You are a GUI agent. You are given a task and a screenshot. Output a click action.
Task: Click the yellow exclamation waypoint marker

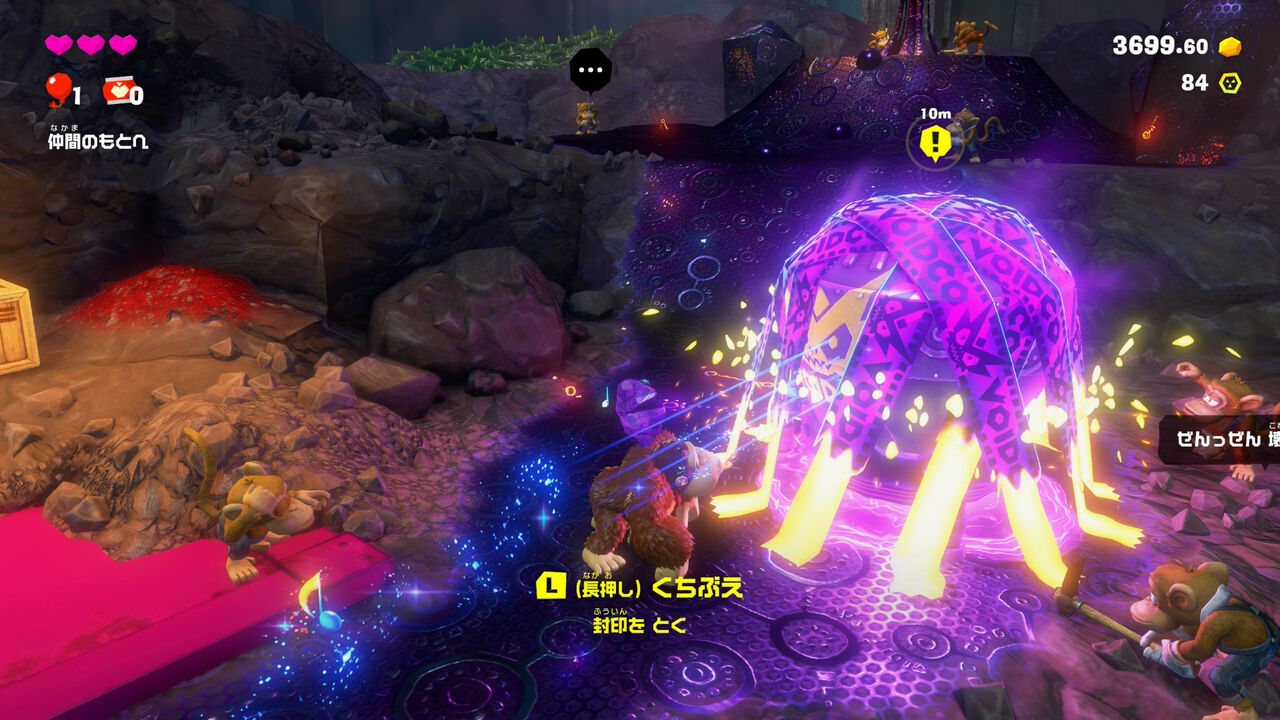coord(935,144)
